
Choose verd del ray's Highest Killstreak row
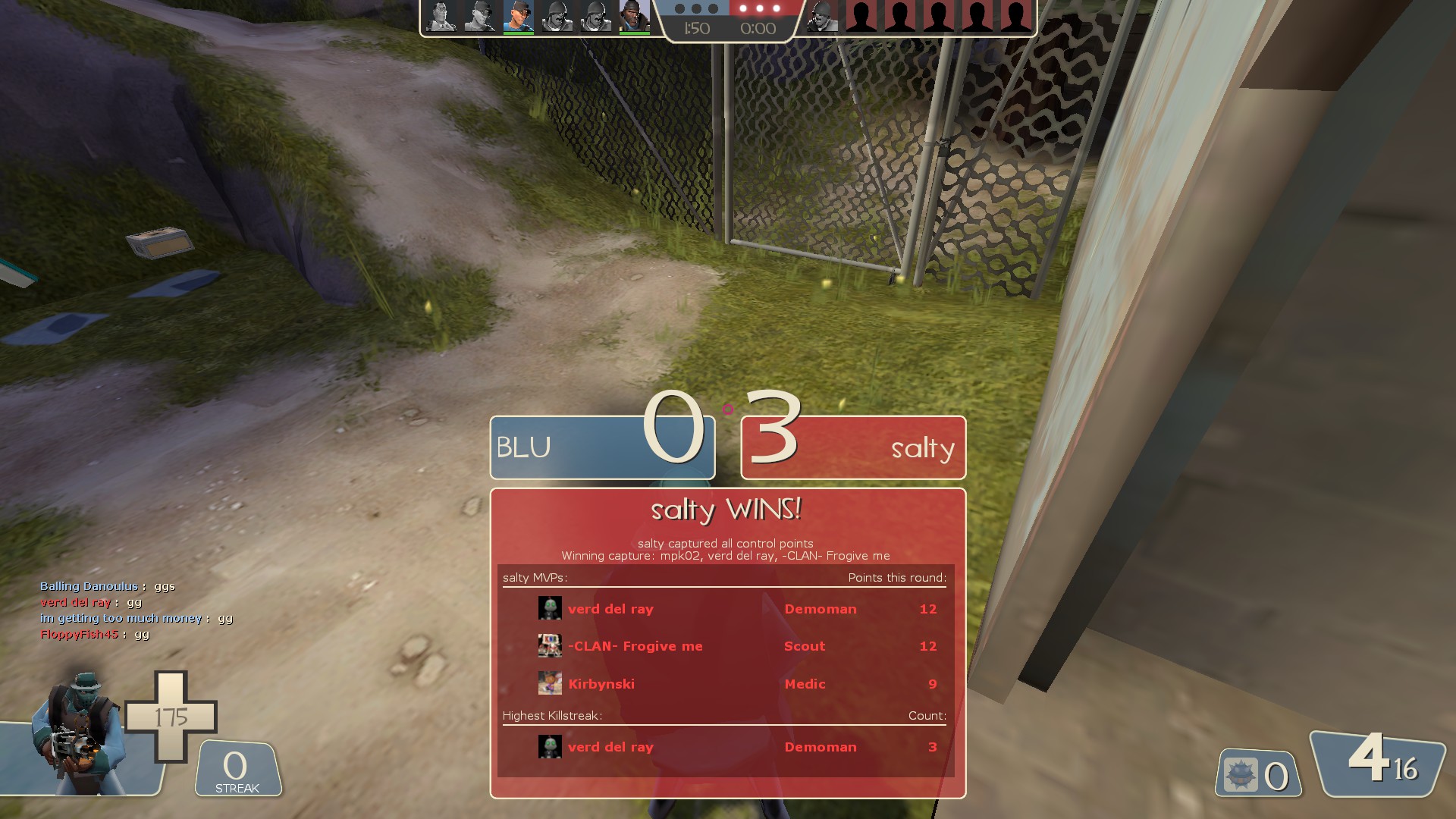point(725,747)
